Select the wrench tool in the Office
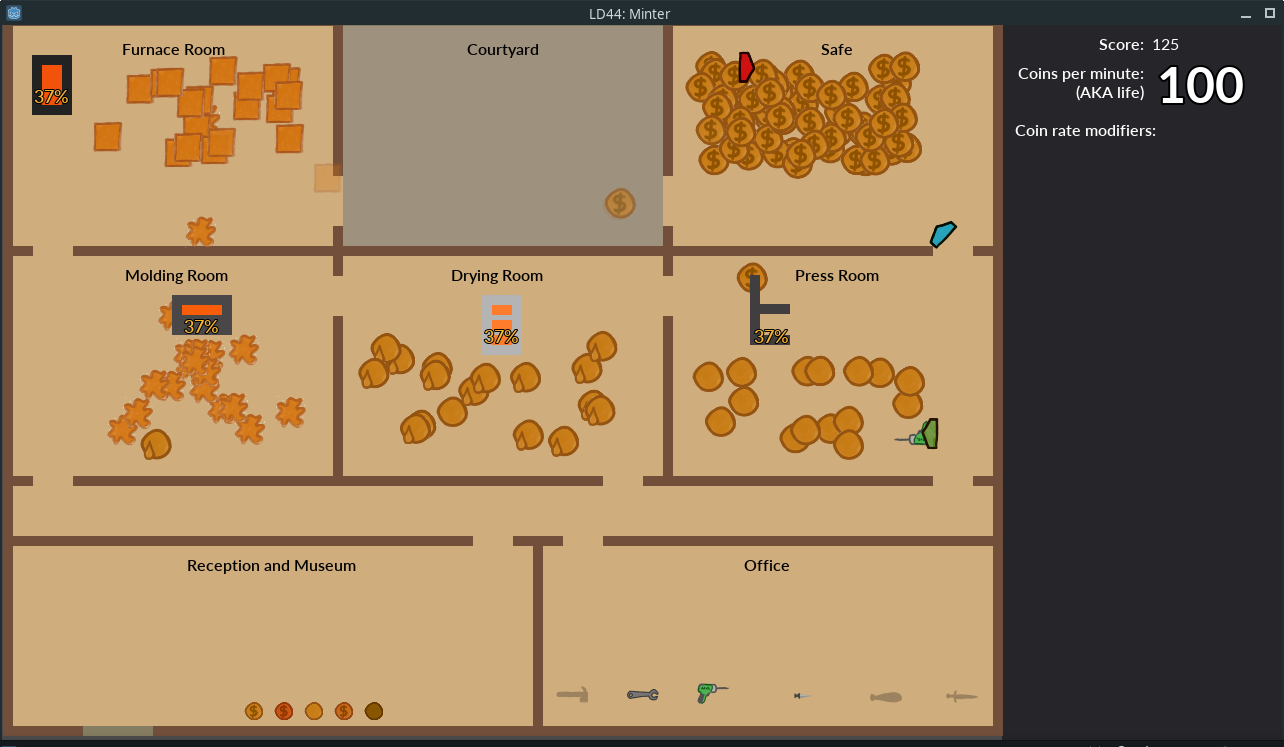Viewport: 1284px width, 747px height. (x=642, y=694)
